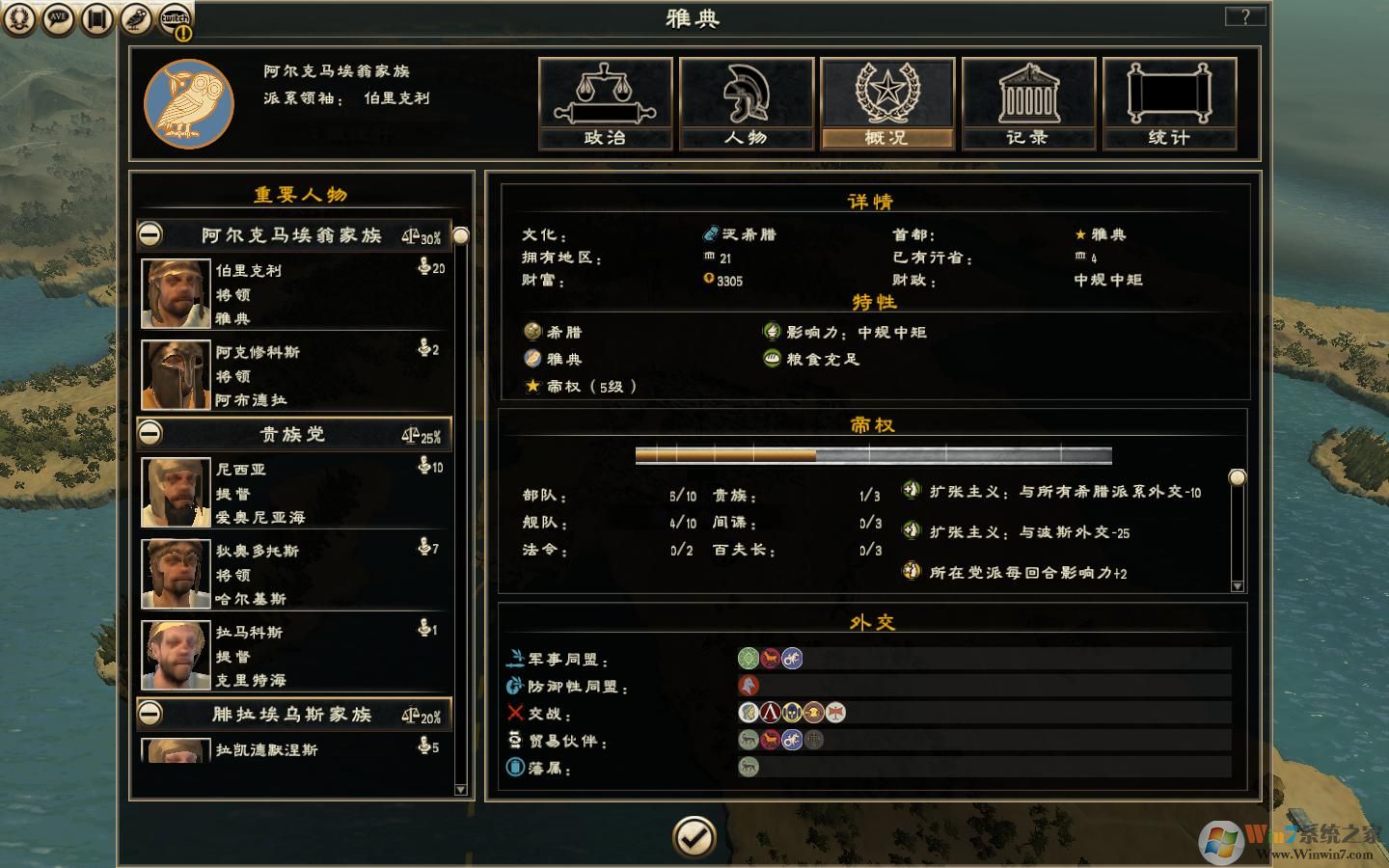Click Sparta's red Lambda icon in the war row
This screenshot has width=1389, height=868.
pyautogui.click(x=770, y=713)
